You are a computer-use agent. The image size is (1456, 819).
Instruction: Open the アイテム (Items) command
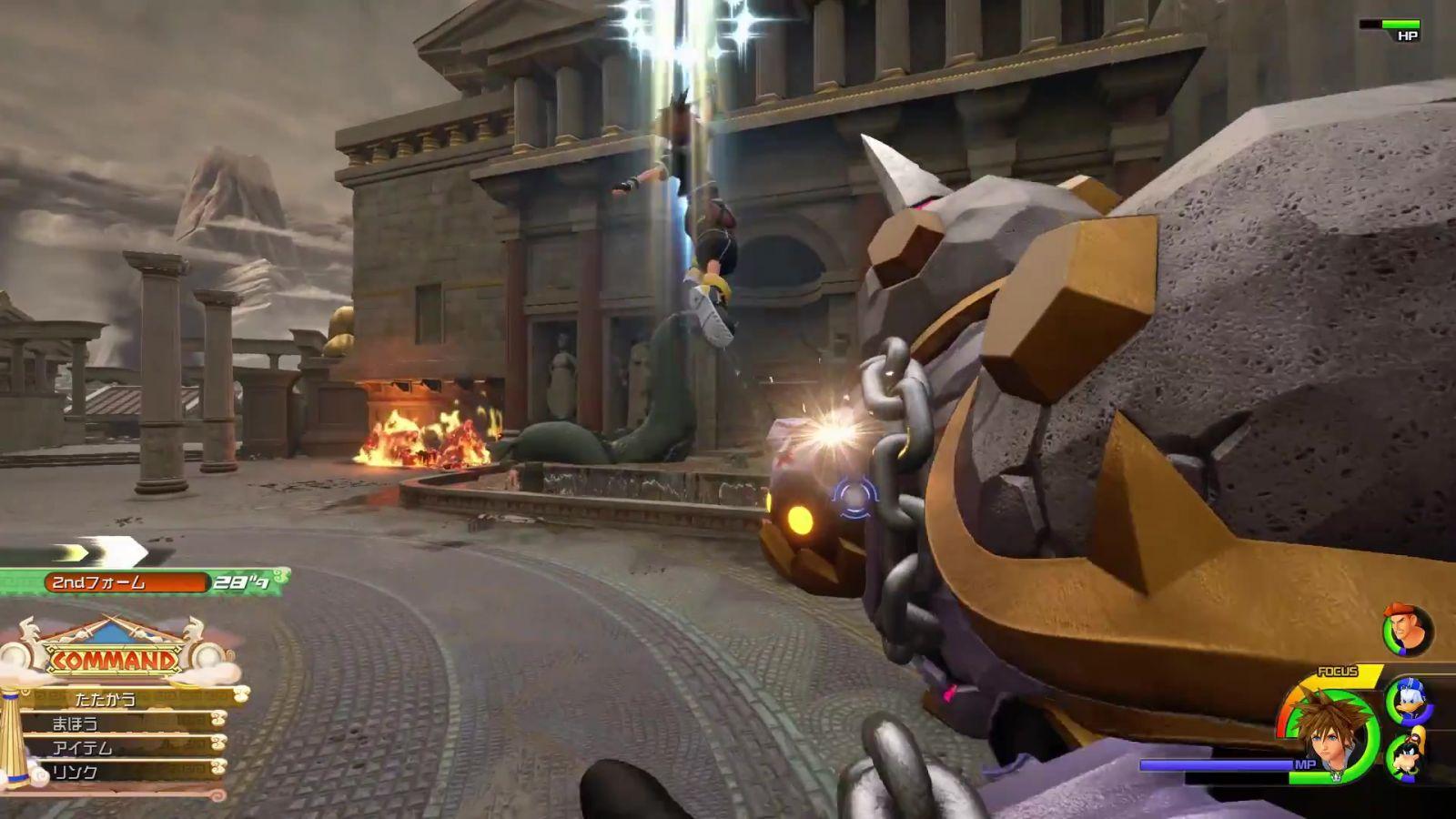point(82,748)
